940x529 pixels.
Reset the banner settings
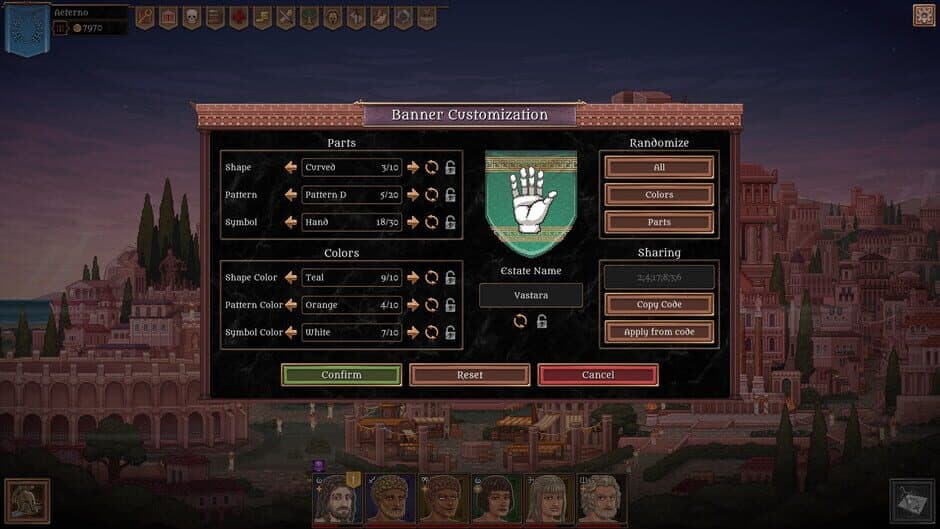469,375
